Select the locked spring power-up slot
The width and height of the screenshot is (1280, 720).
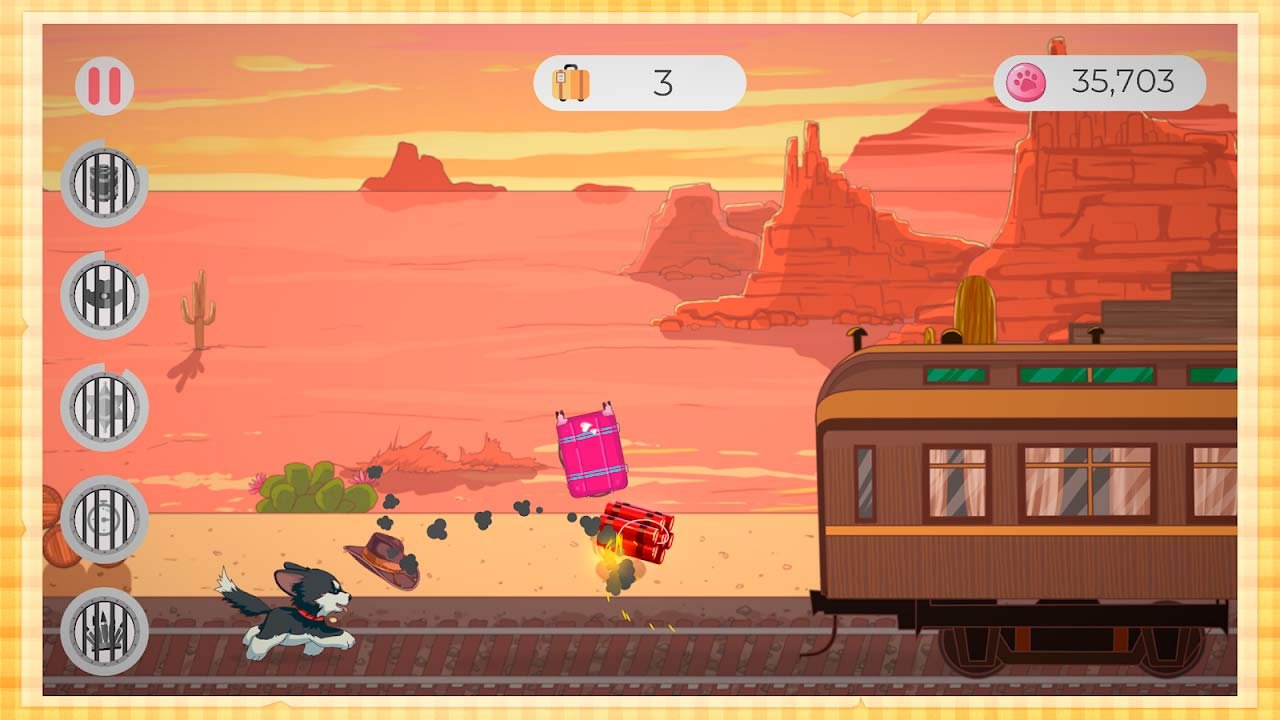click(x=104, y=183)
